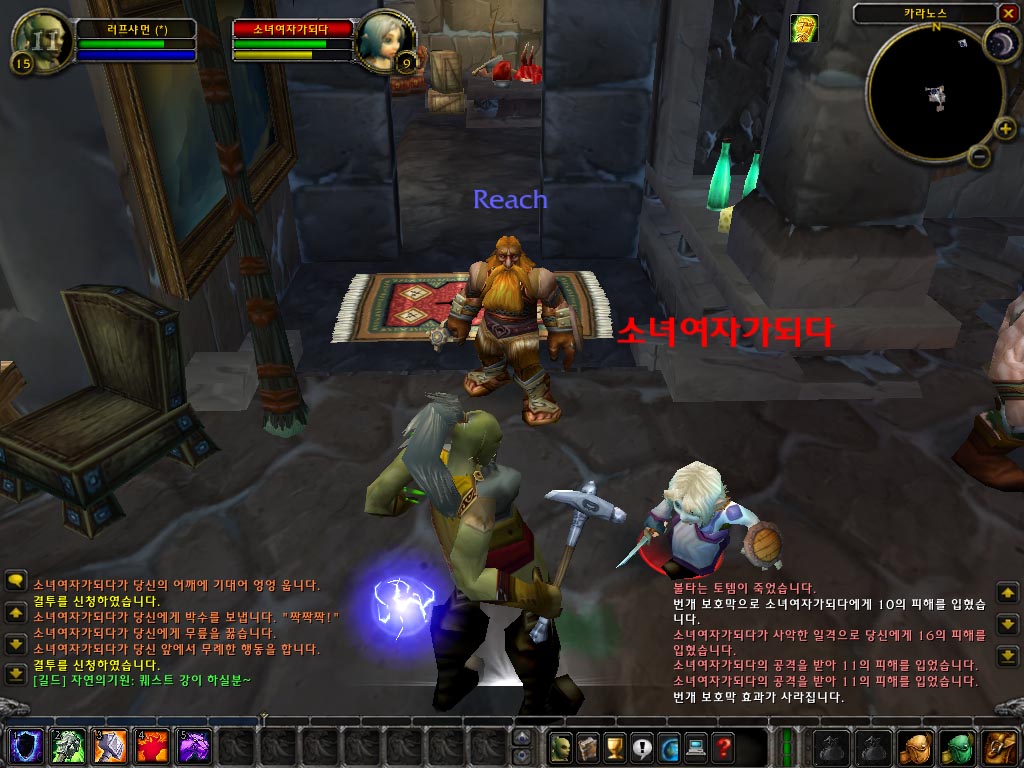Open the green bag
The height and width of the screenshot is (768, 1024).
tap(958, 746)
